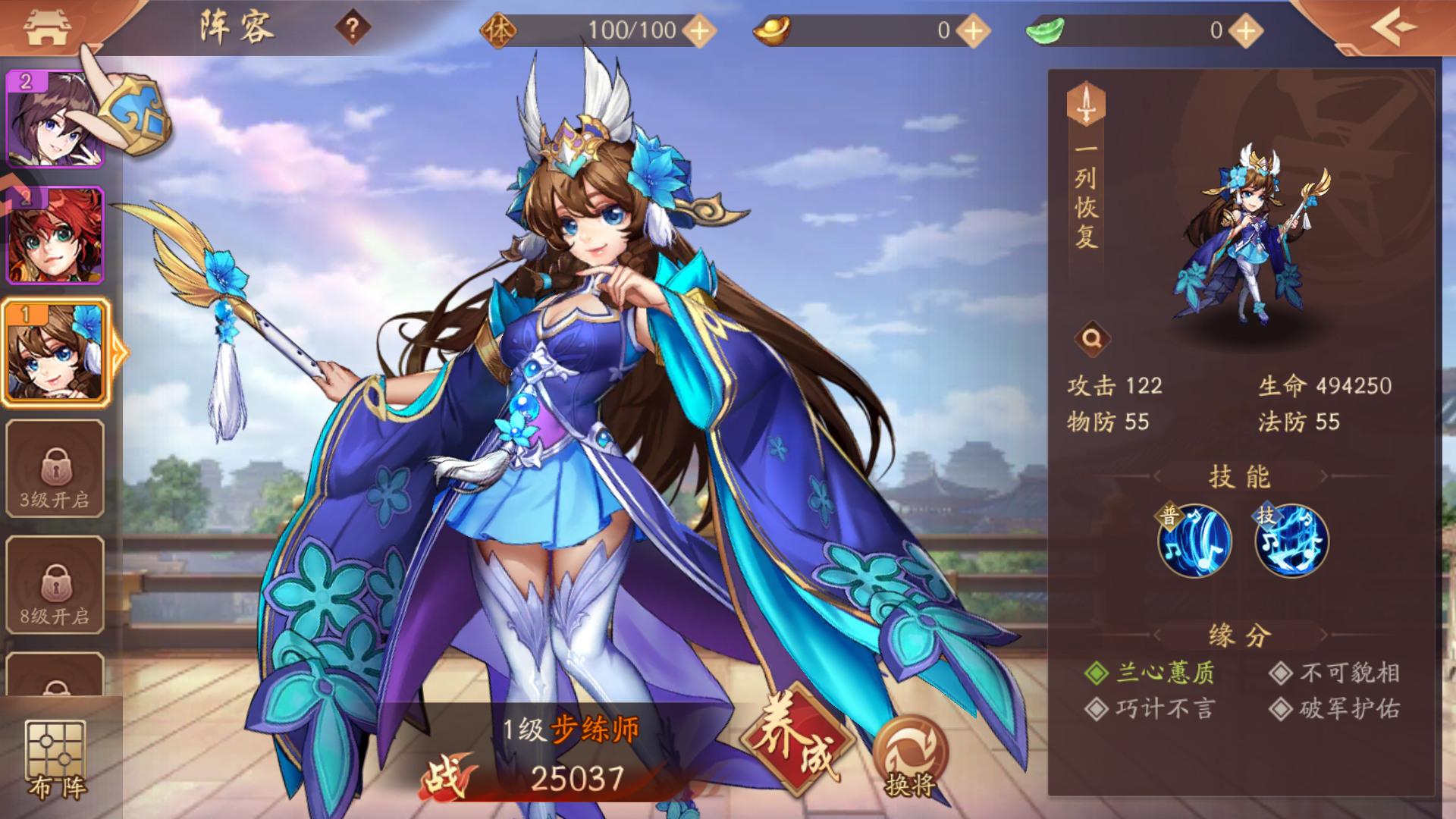Click the plus on stamina 100/100 bar
1456x819 pixels.
[x=701, y=30]
